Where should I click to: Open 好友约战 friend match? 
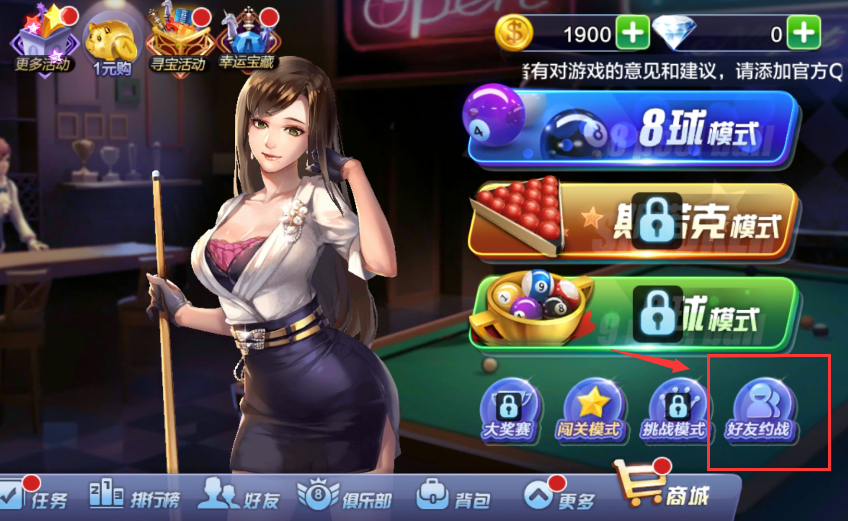[764, 410]
